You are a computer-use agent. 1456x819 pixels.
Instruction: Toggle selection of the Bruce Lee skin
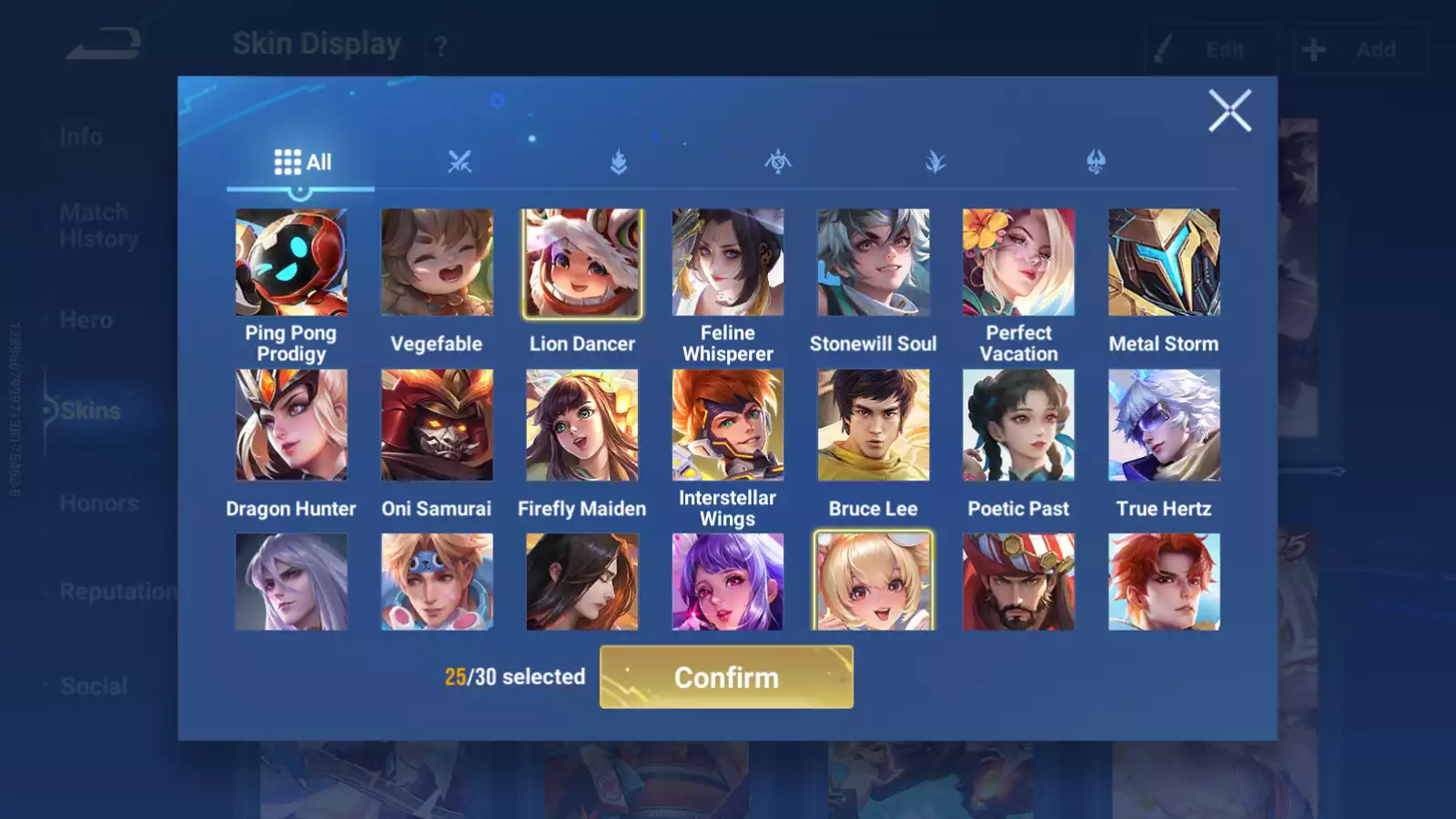point(873,424)
